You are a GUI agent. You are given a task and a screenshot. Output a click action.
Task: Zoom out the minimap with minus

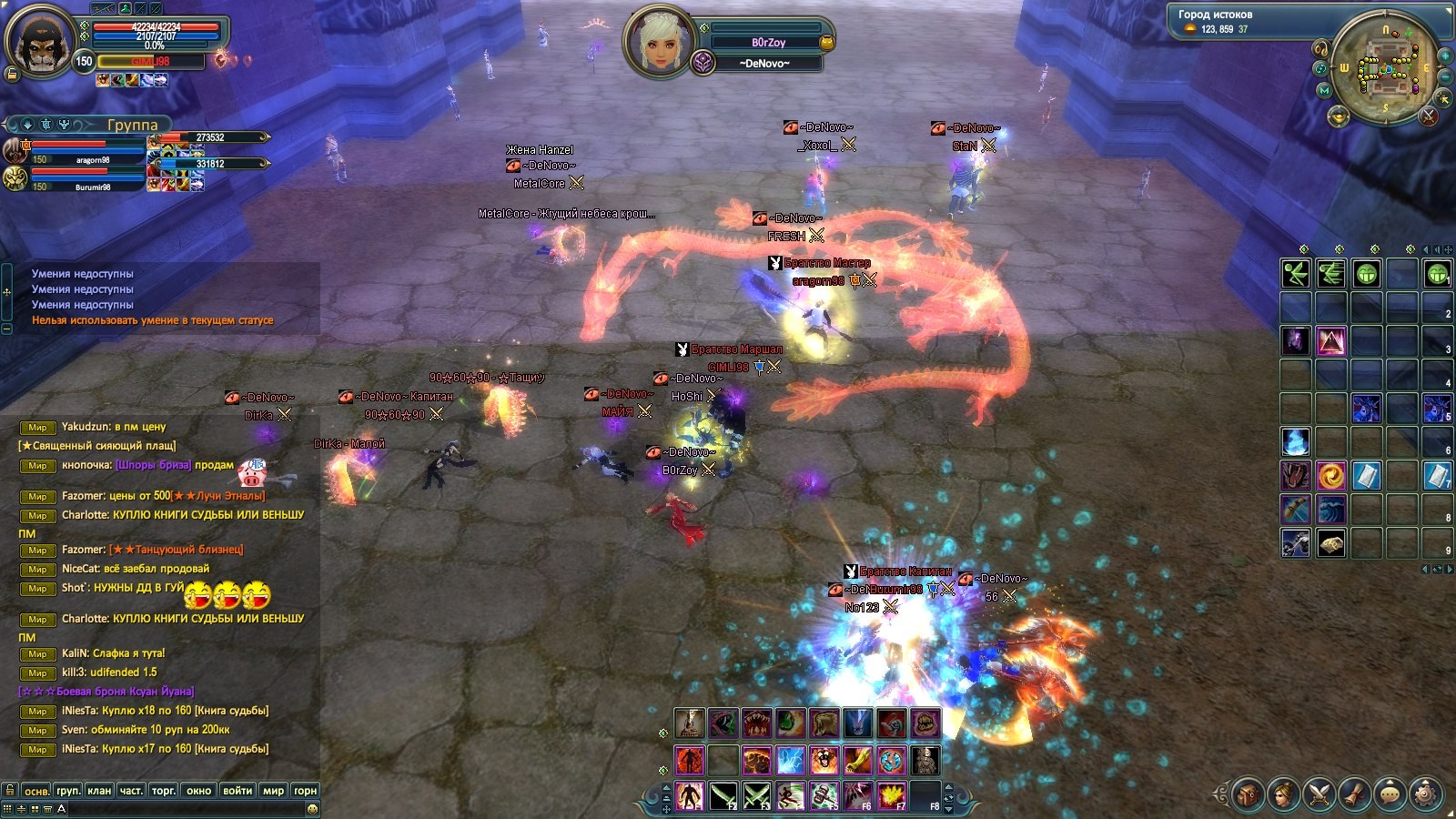1444,77
